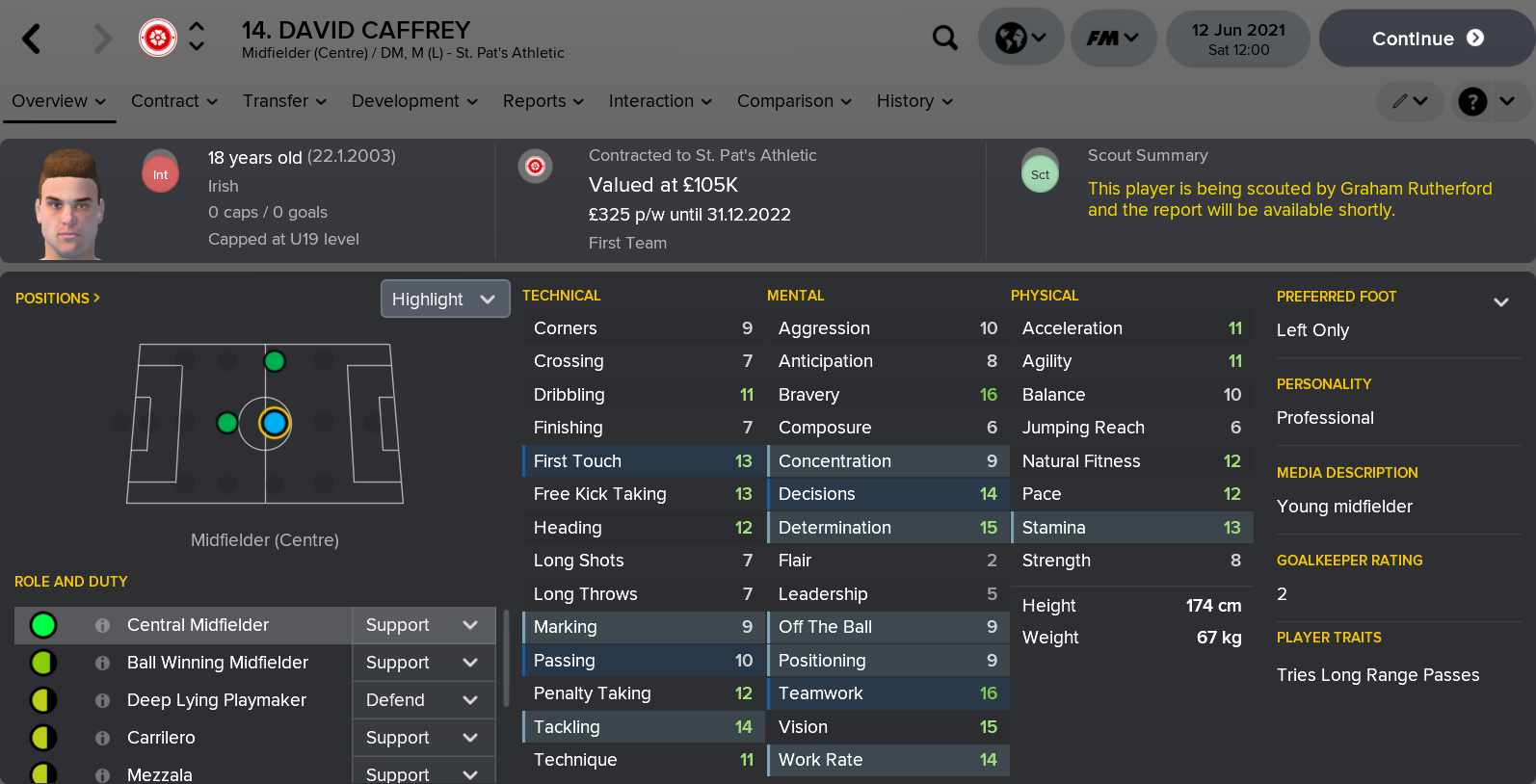Open the pencil edit dropdown

pos(1409,101)
